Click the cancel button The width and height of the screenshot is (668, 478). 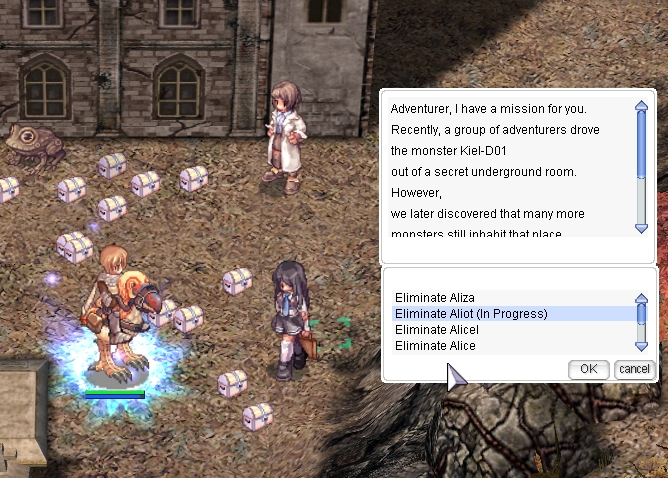pos(634,369)
